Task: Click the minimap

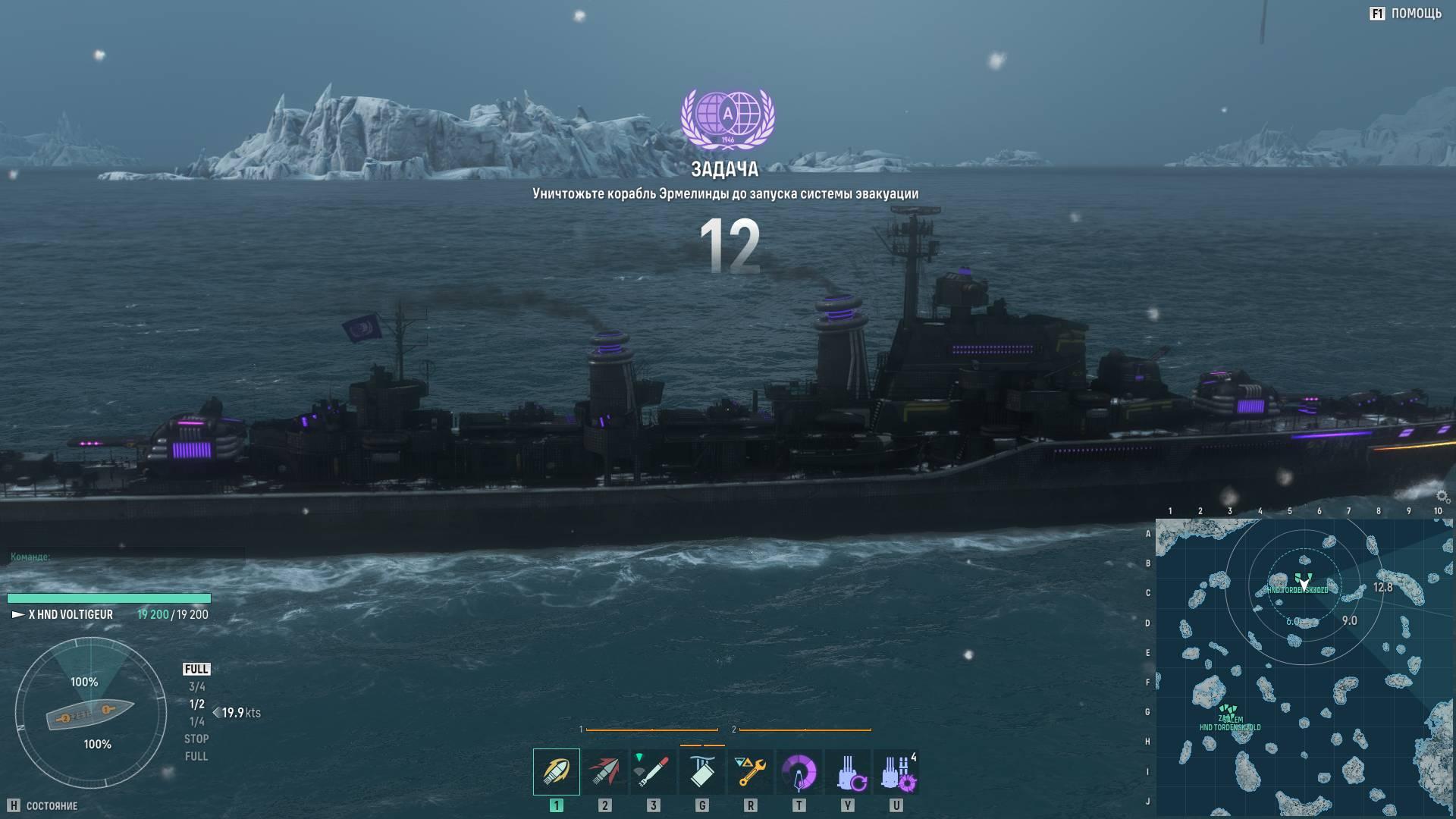Action: tap(1303, 667)
